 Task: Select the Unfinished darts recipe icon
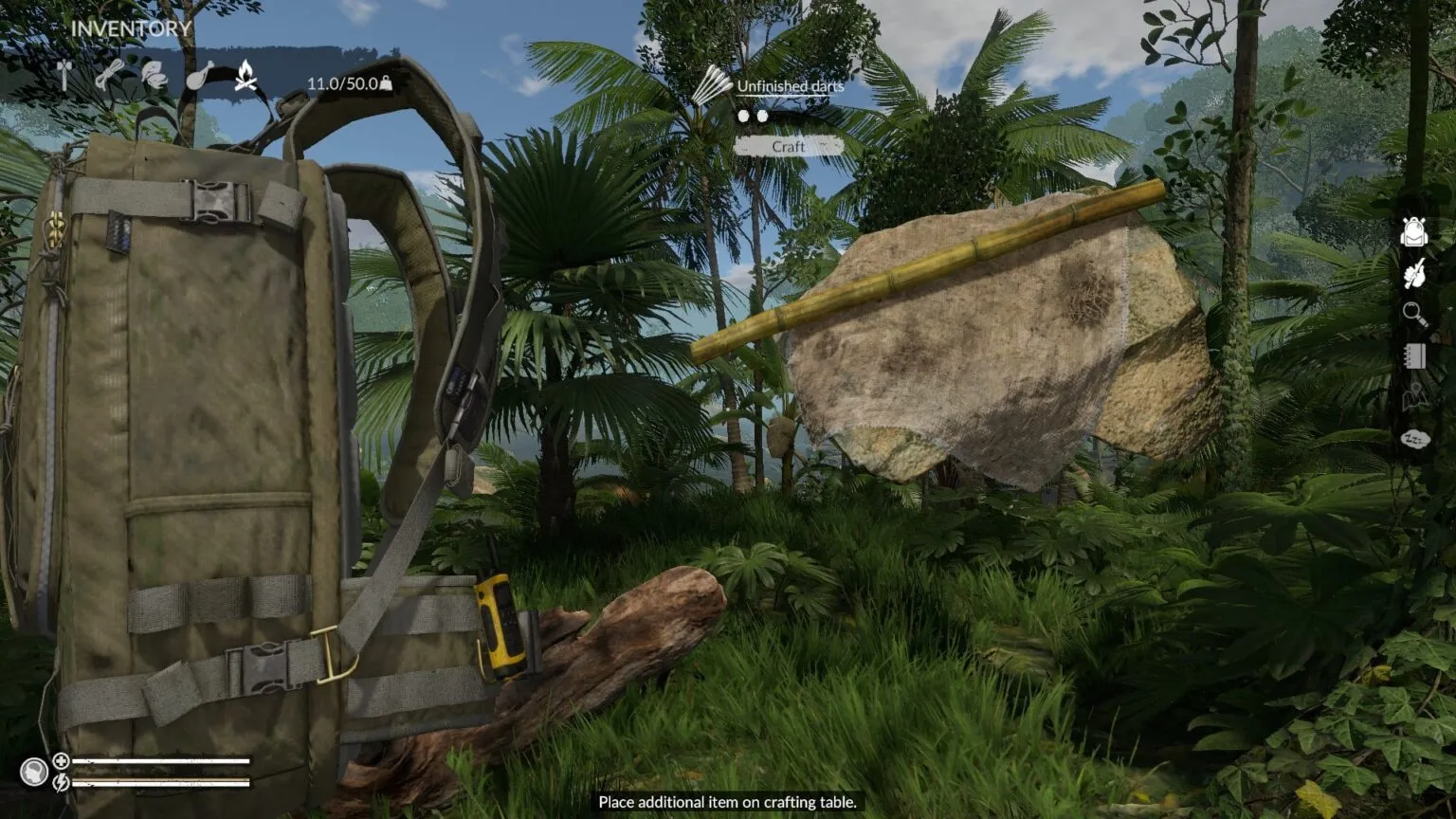(711, 86)
